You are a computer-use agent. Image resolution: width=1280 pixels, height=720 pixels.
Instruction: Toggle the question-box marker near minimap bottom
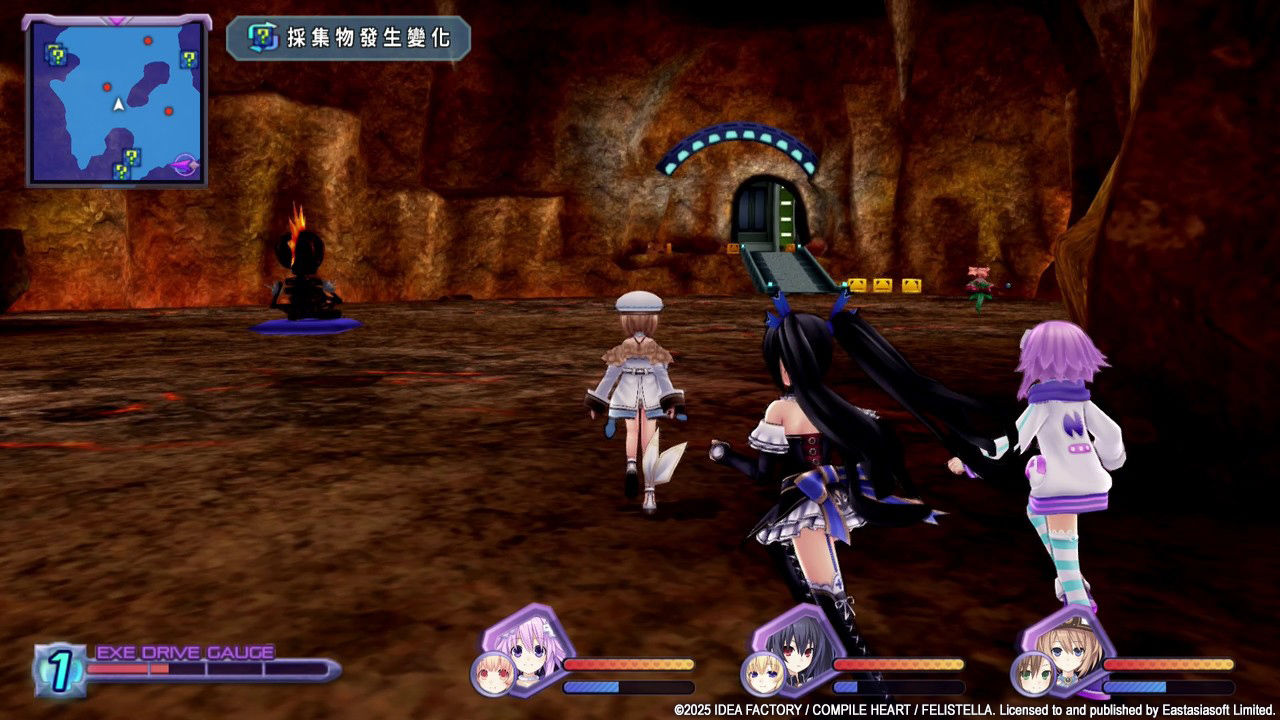pyautogui.click(x=132, y=158)
